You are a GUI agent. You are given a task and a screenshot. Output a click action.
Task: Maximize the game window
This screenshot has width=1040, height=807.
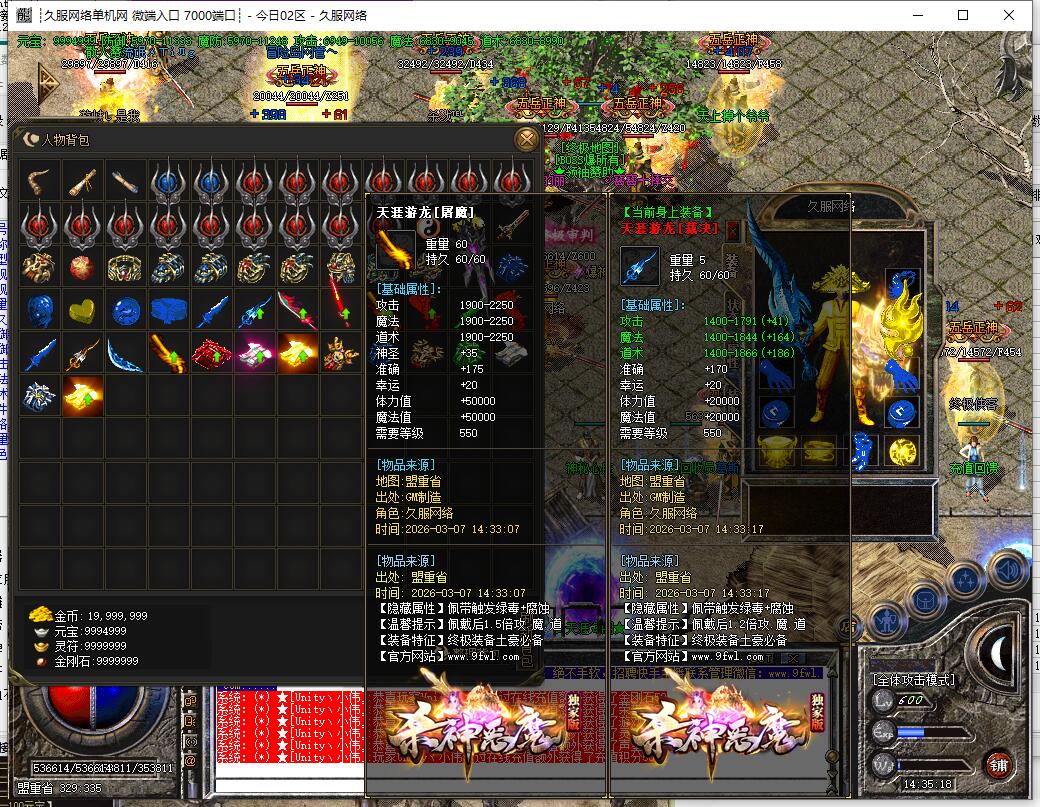click(963, 15)
